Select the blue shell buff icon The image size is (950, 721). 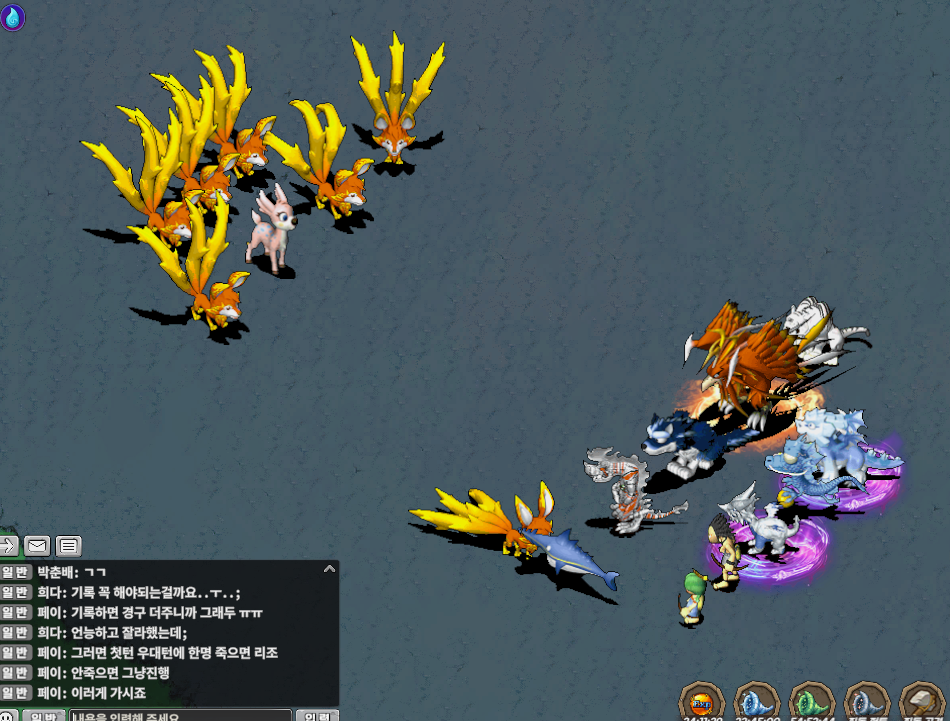[x=755, y=702]
